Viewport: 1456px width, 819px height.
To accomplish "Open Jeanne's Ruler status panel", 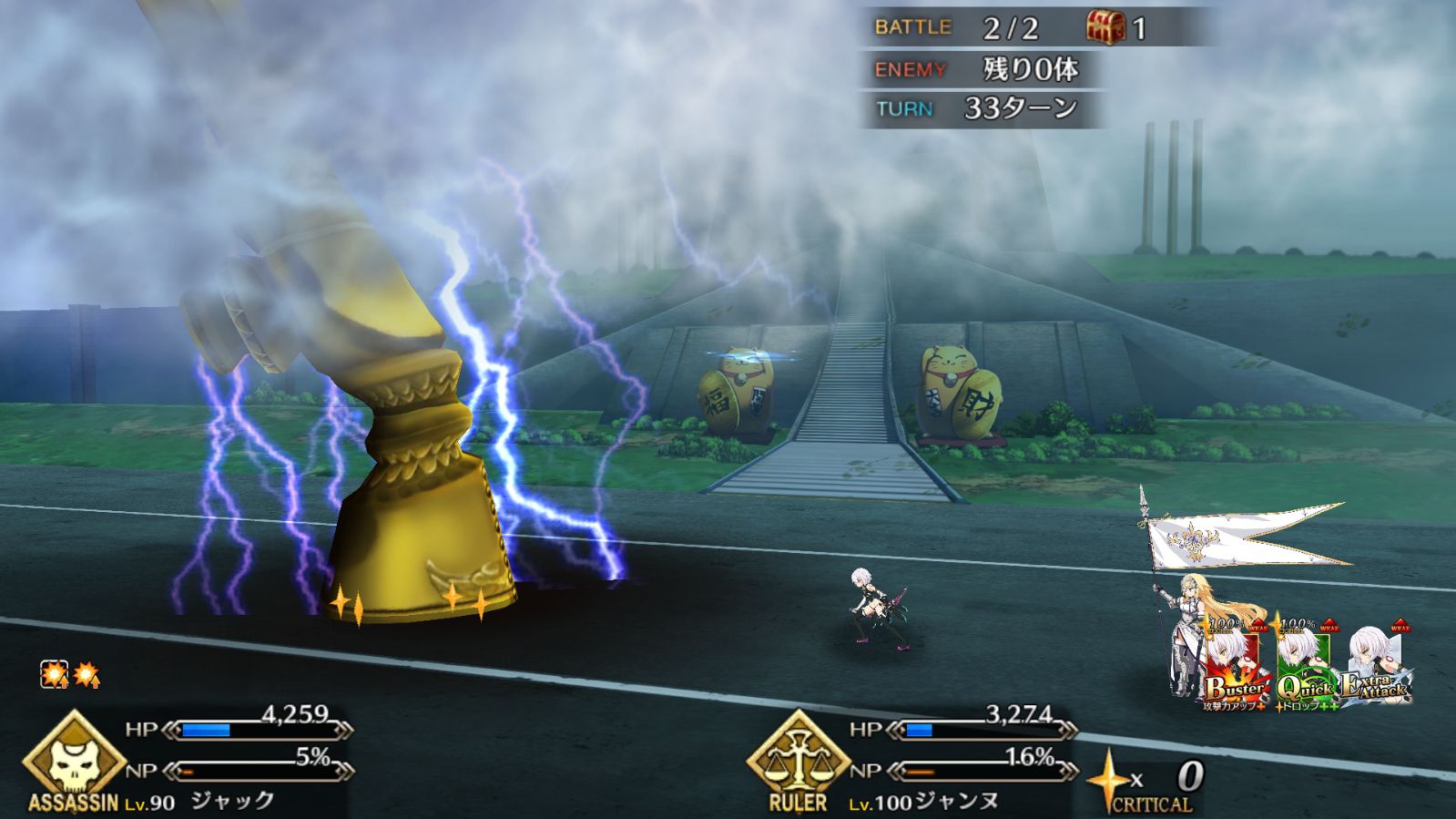I will [798, 763].
